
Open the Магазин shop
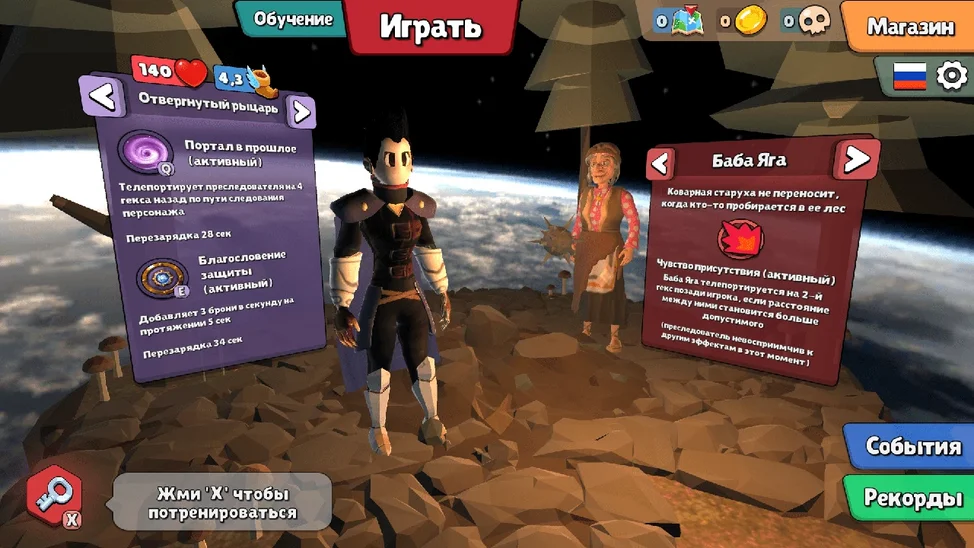coord(909,27)
